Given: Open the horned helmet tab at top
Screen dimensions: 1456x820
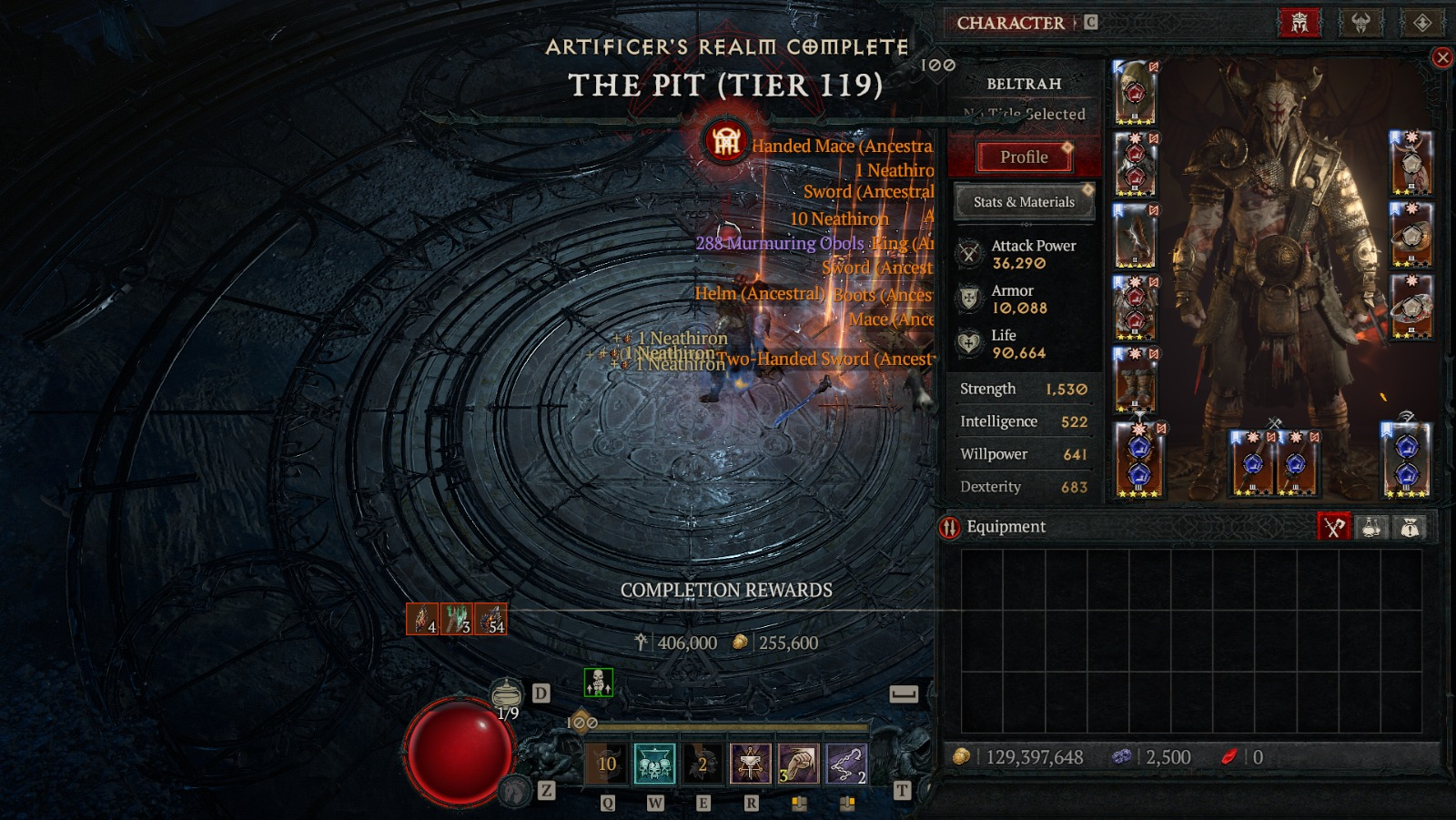Looking at the screenshot, I should [x=1360, y=23].
